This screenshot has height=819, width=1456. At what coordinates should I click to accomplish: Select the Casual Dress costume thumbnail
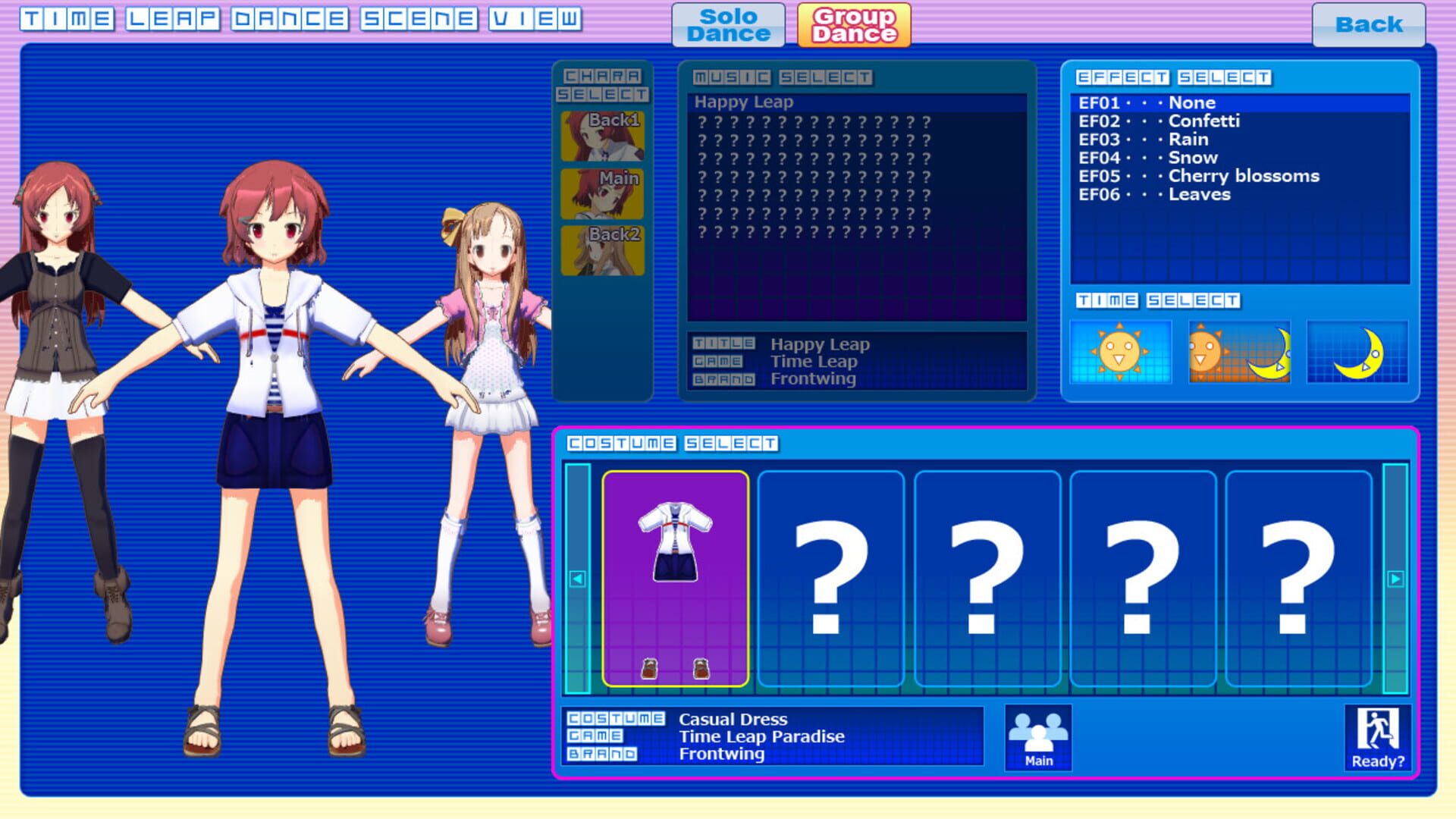click(675, 576)
